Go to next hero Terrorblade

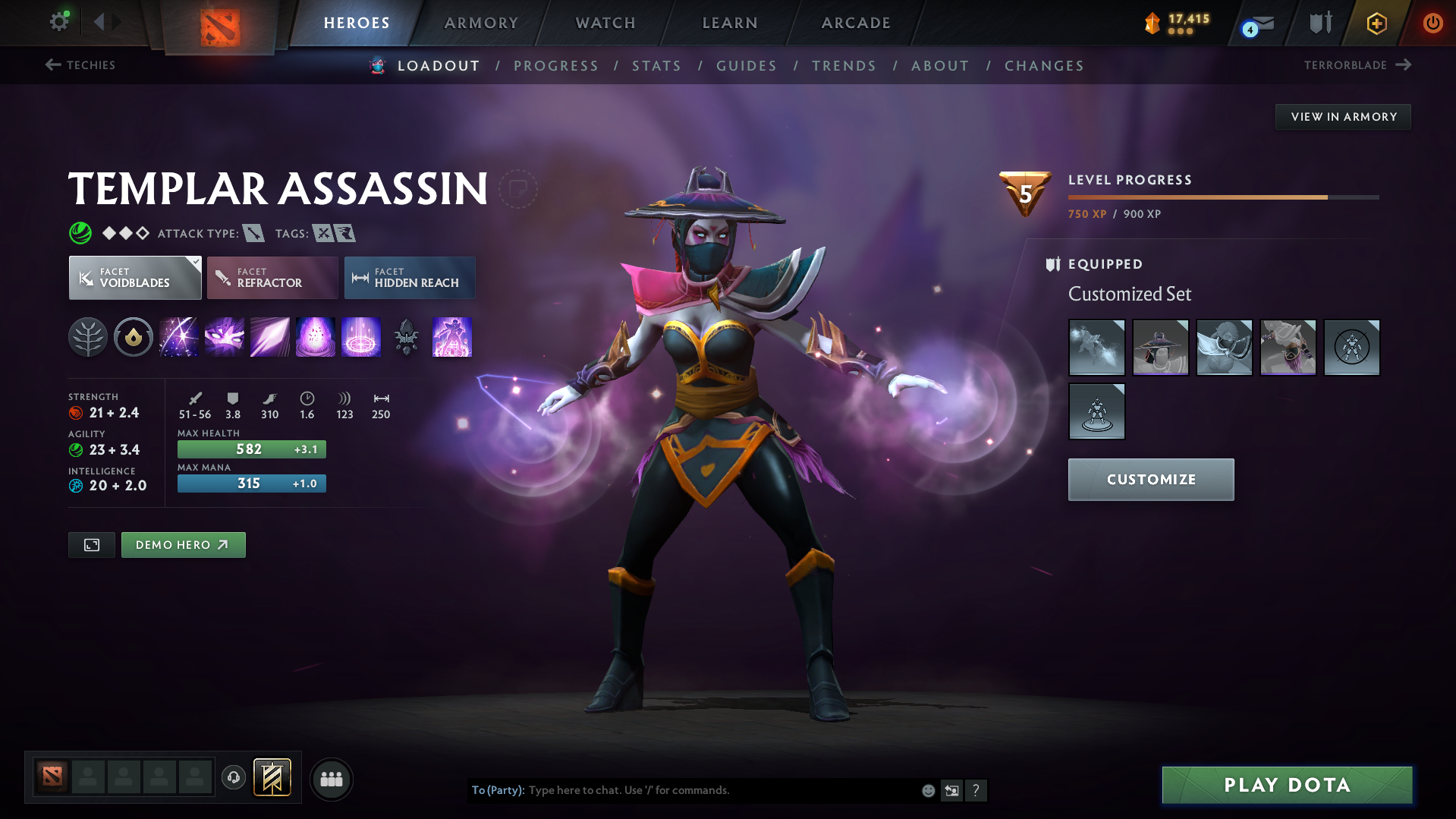click(1357, 65)
